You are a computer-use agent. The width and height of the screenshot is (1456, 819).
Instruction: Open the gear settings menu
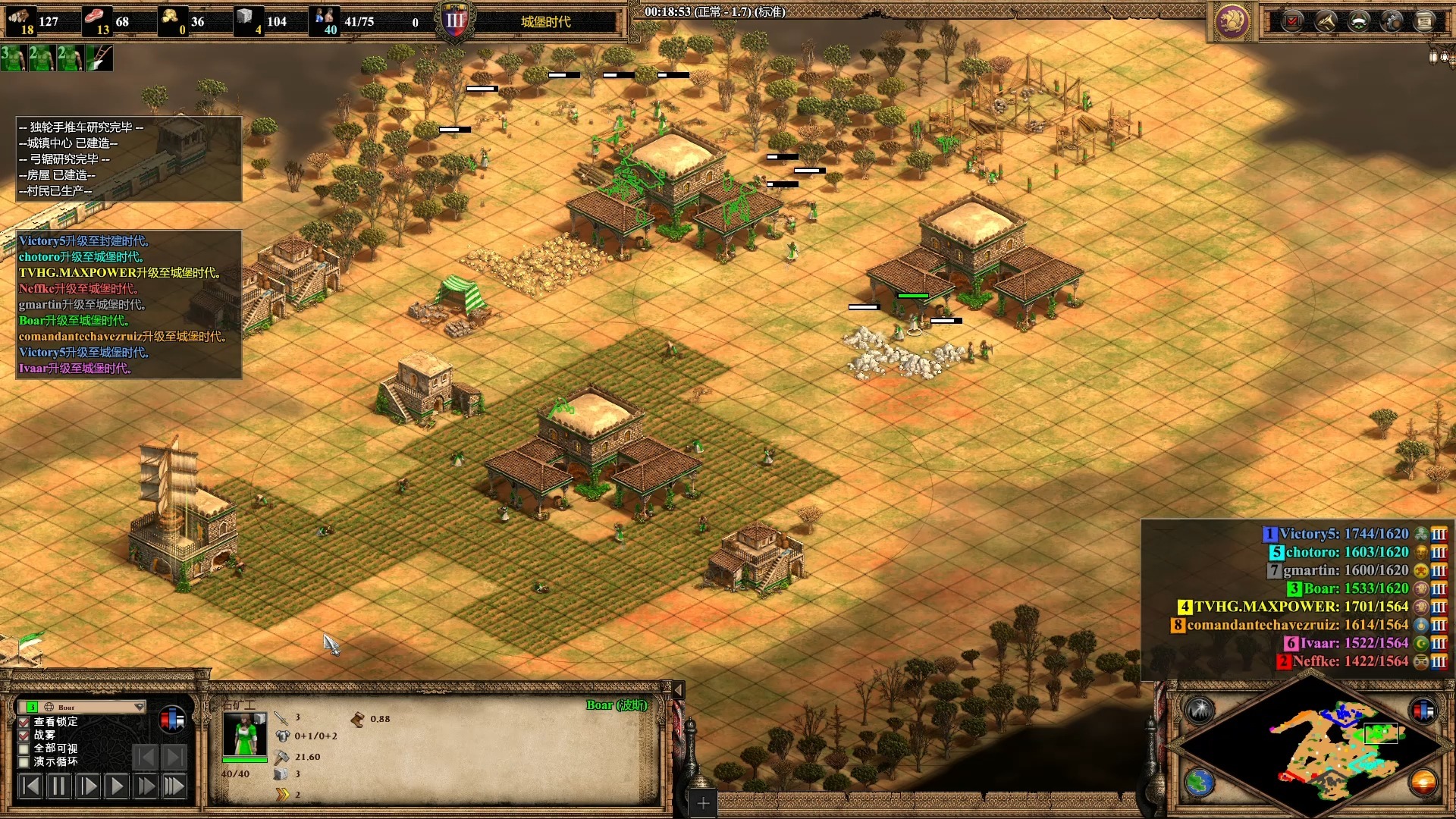click(x=1392, y=21)
